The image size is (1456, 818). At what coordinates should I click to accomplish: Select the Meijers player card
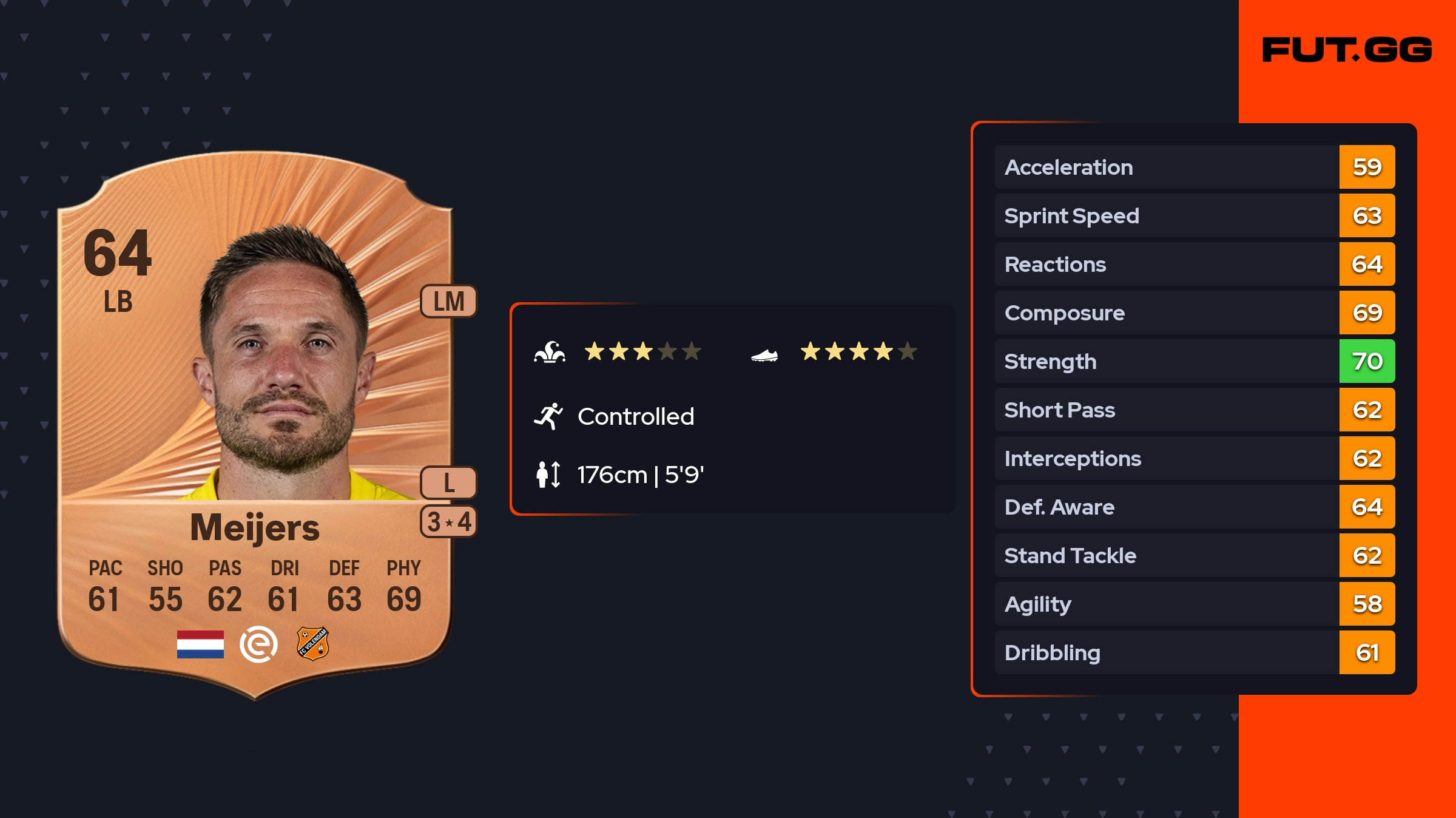[x=255, y=425]
